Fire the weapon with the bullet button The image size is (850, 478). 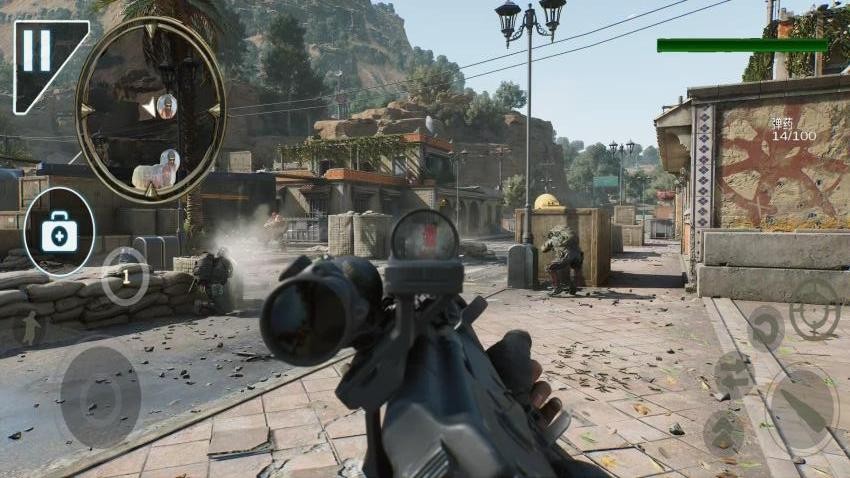tap(801, 408)
